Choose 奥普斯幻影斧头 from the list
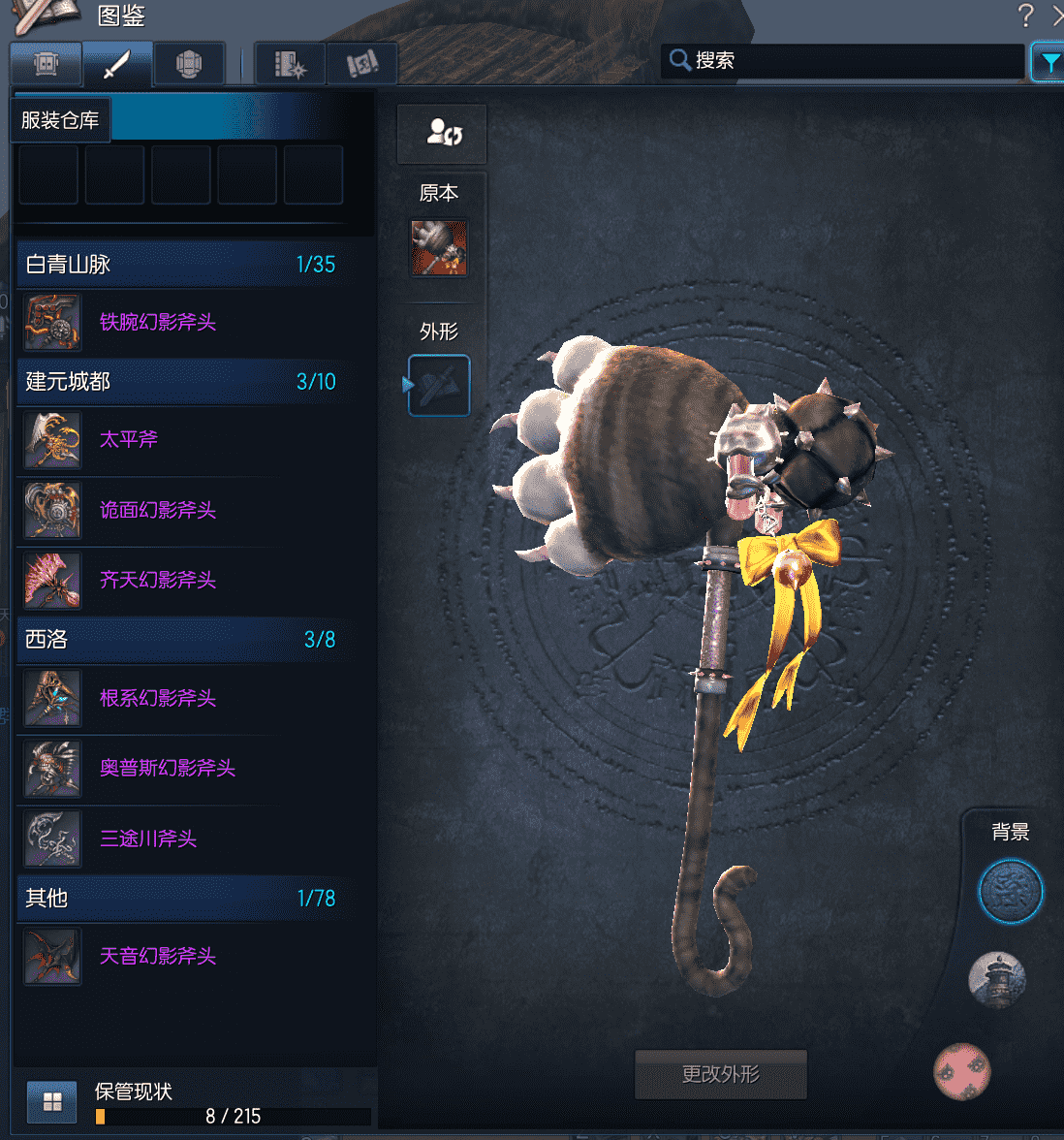Viewport: 1064px width, 1140px height. point(167,769)
